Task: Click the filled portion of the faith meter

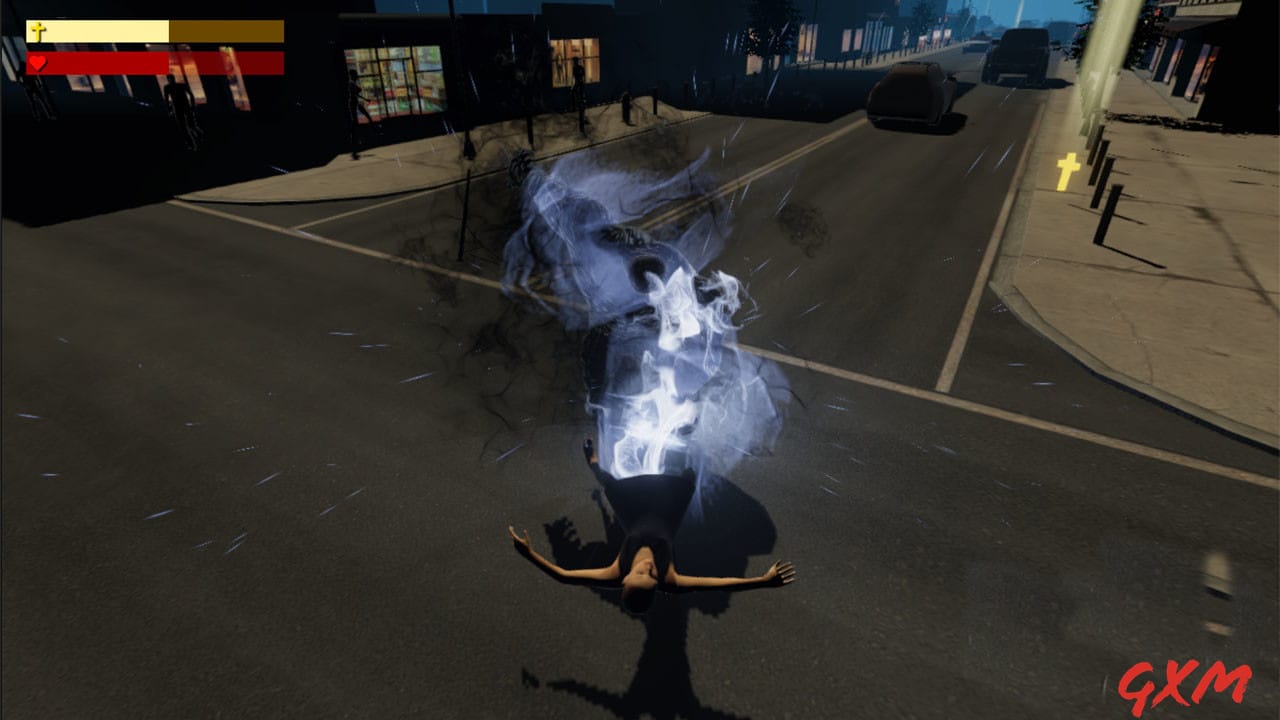Action: (100, 28)
